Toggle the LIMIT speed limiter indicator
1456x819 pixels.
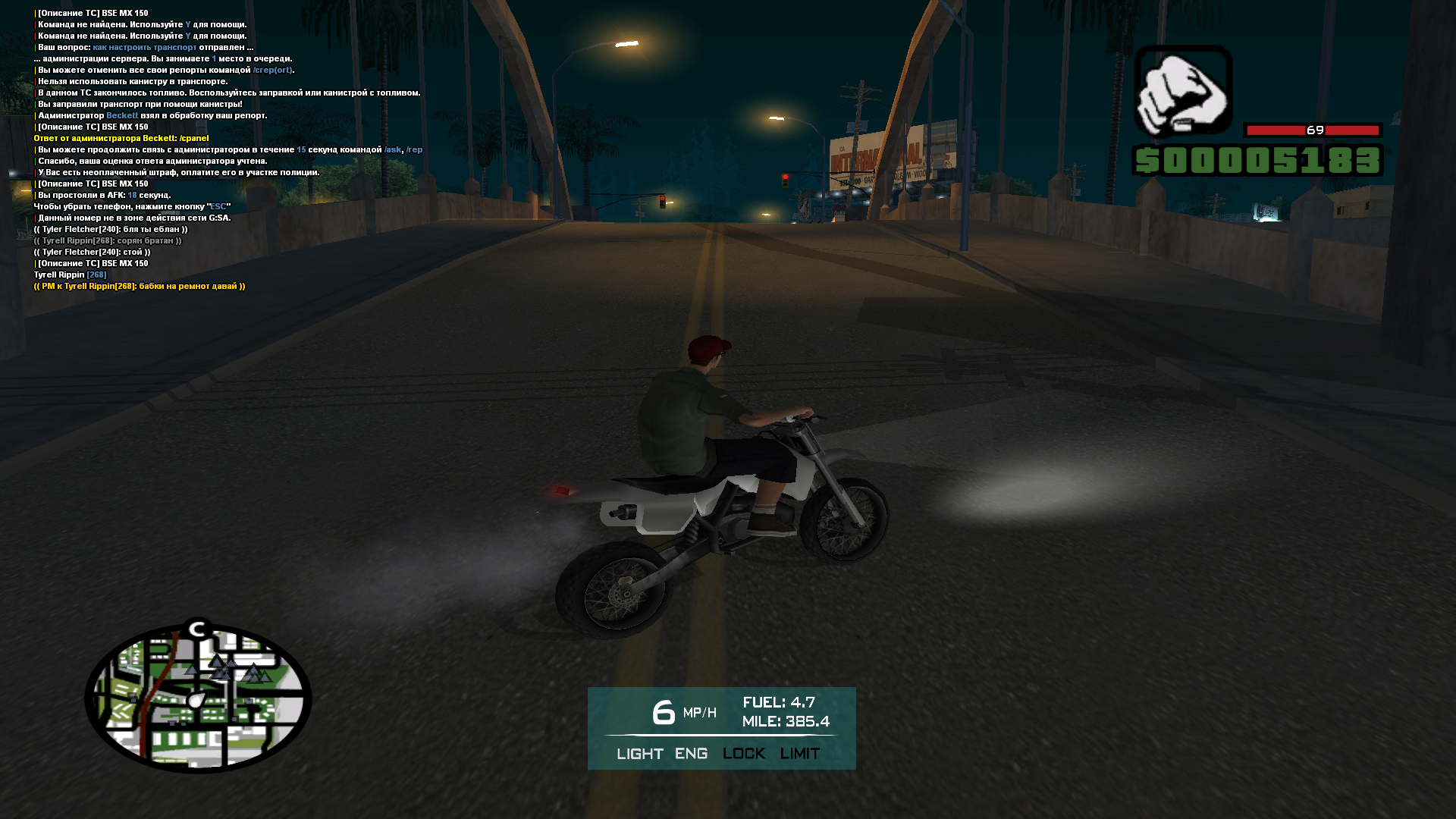[799, 754]
